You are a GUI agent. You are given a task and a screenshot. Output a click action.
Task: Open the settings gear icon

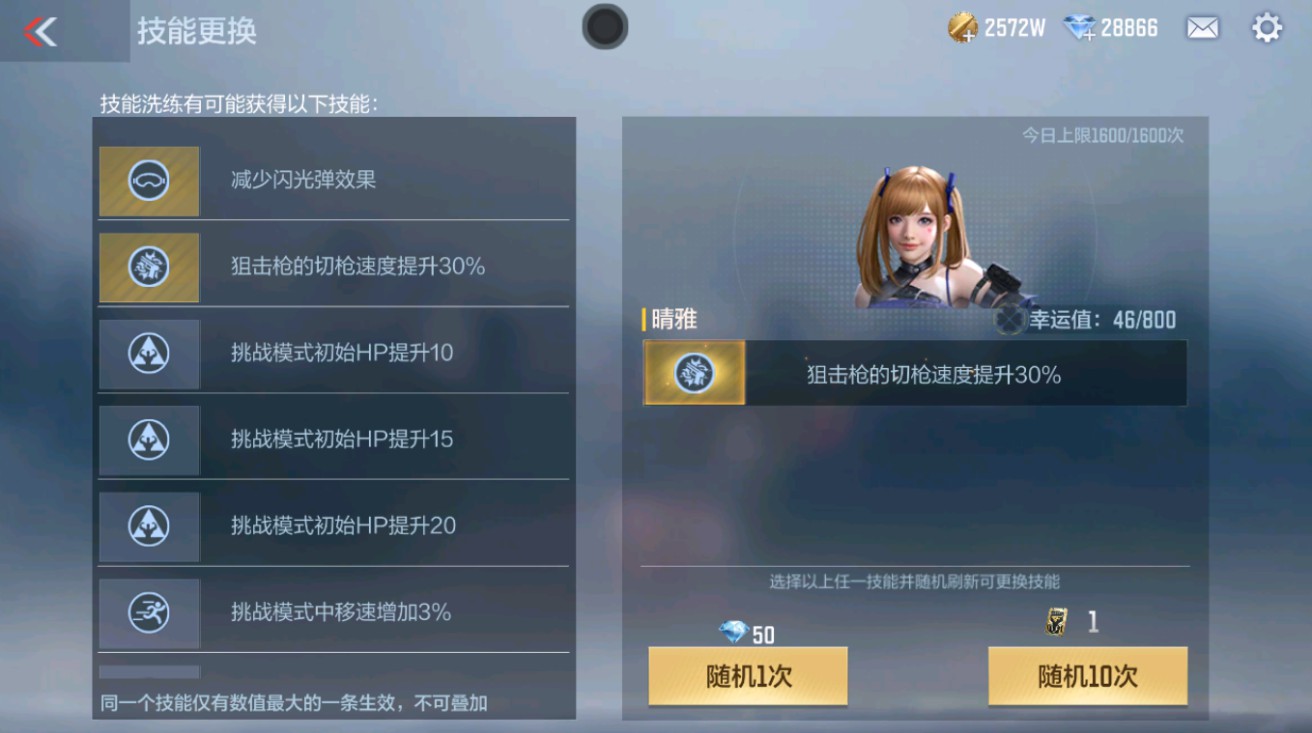pos(1266,29)
